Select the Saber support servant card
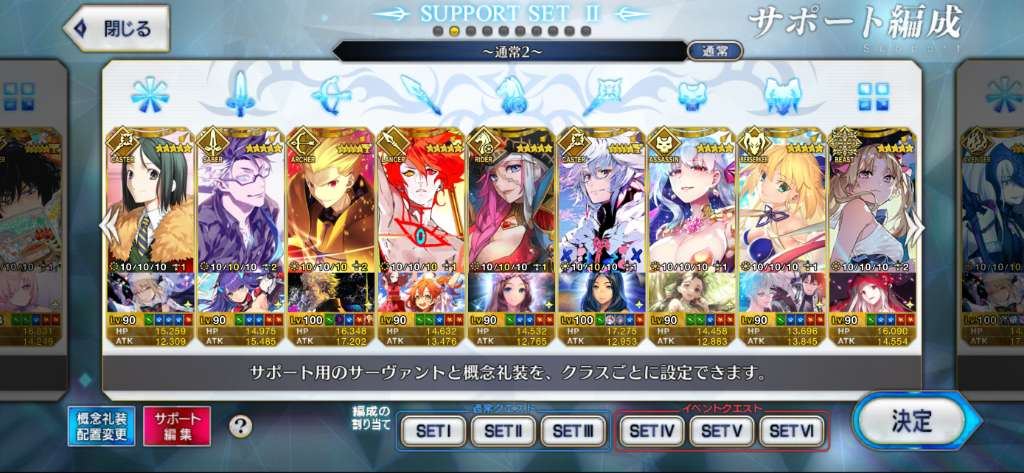The width and height of the screenshot is (1024, 473). [241, 200]
